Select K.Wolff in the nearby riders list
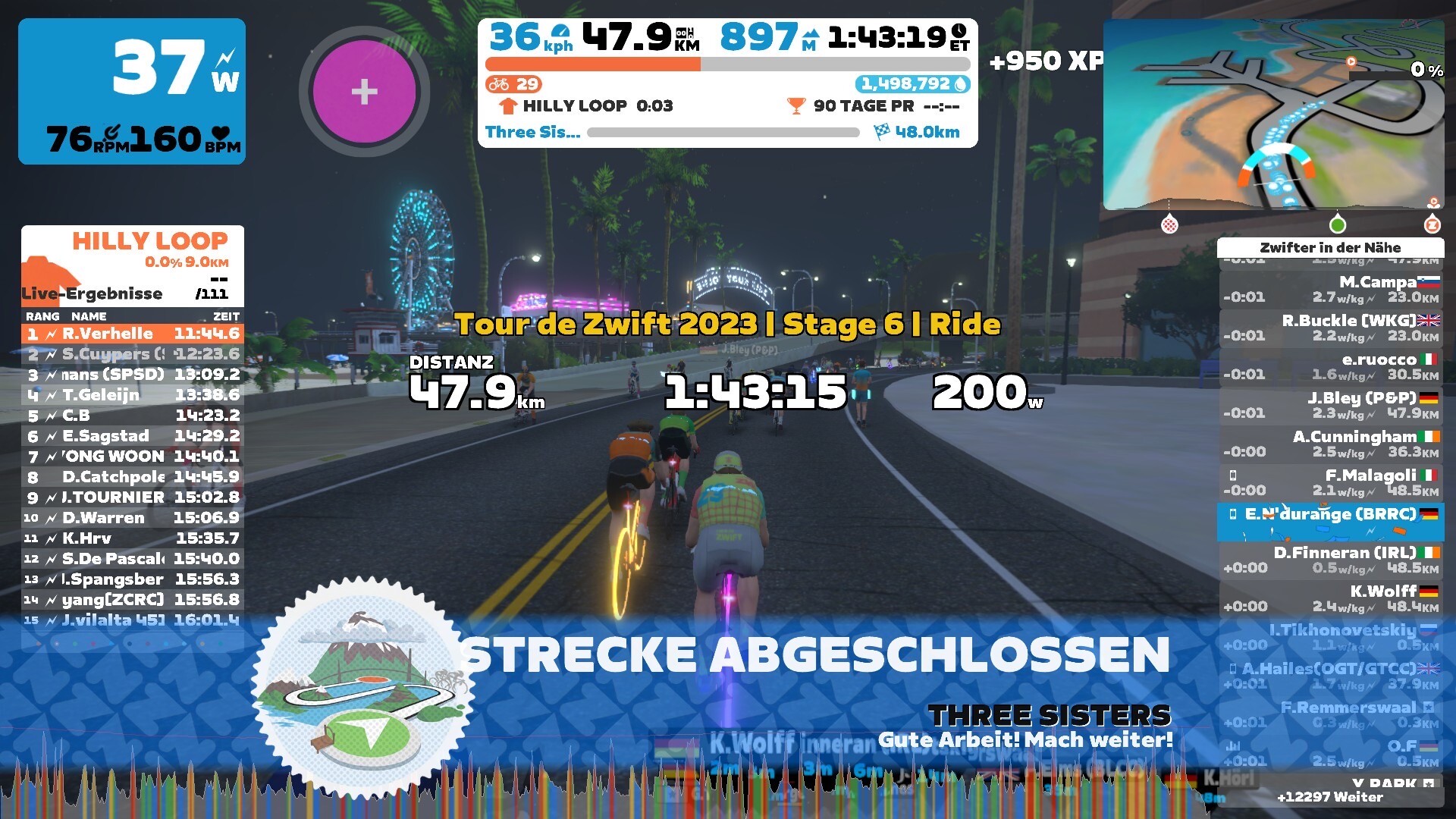Image resolution: width=1456 pixels, height=819 pixels. 1331,599
